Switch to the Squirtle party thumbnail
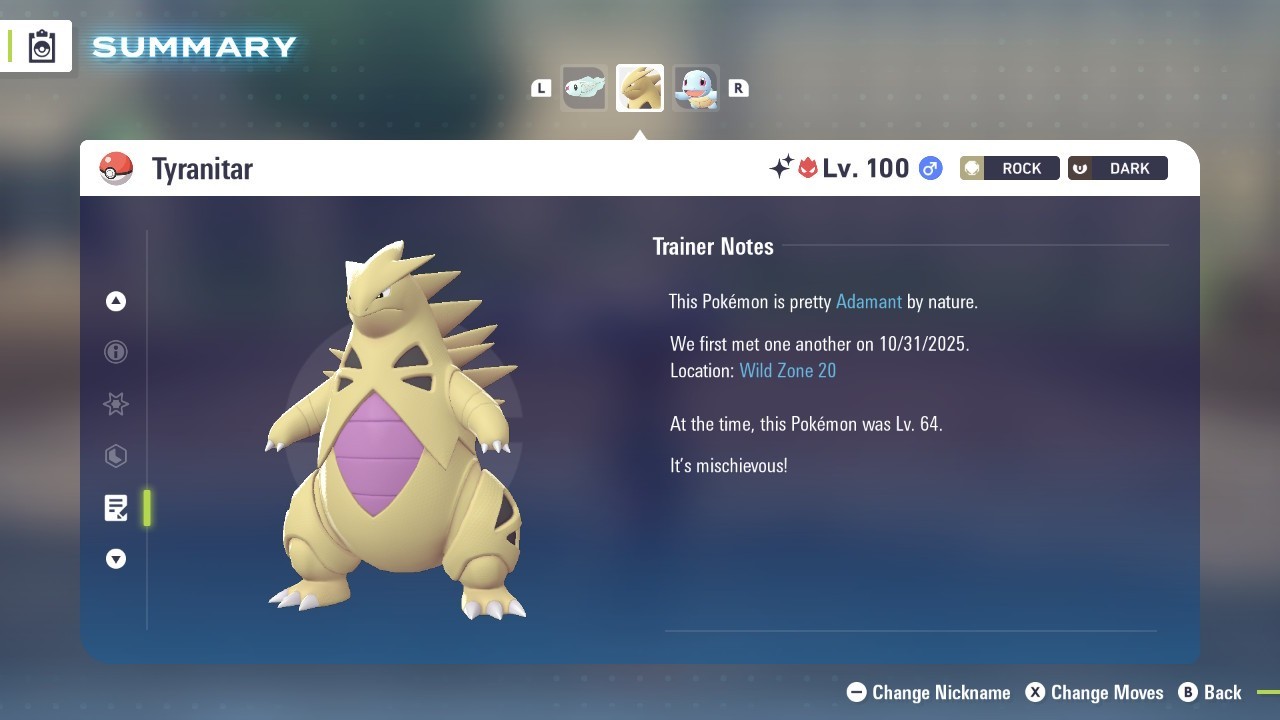Image resolution: width=1280 pixels, height=720 pixels. coord(696,88)
